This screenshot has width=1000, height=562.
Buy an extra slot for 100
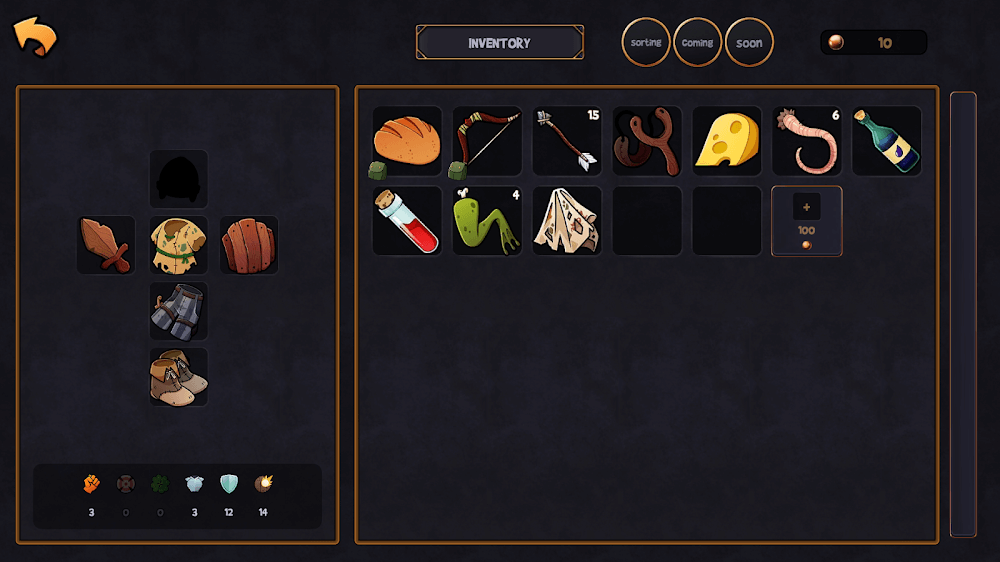807,221
